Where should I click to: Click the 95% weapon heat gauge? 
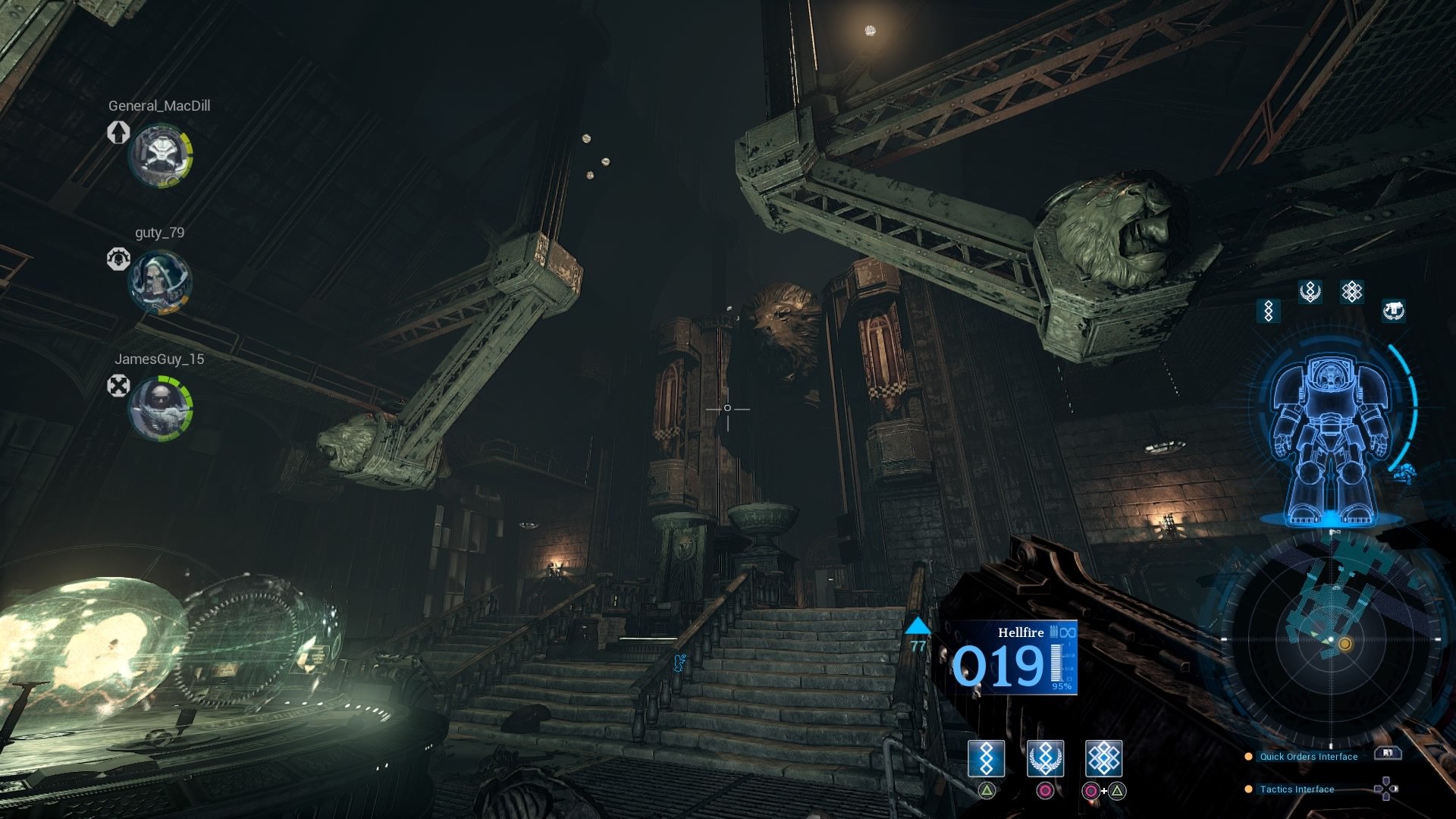click(1059, 675)
